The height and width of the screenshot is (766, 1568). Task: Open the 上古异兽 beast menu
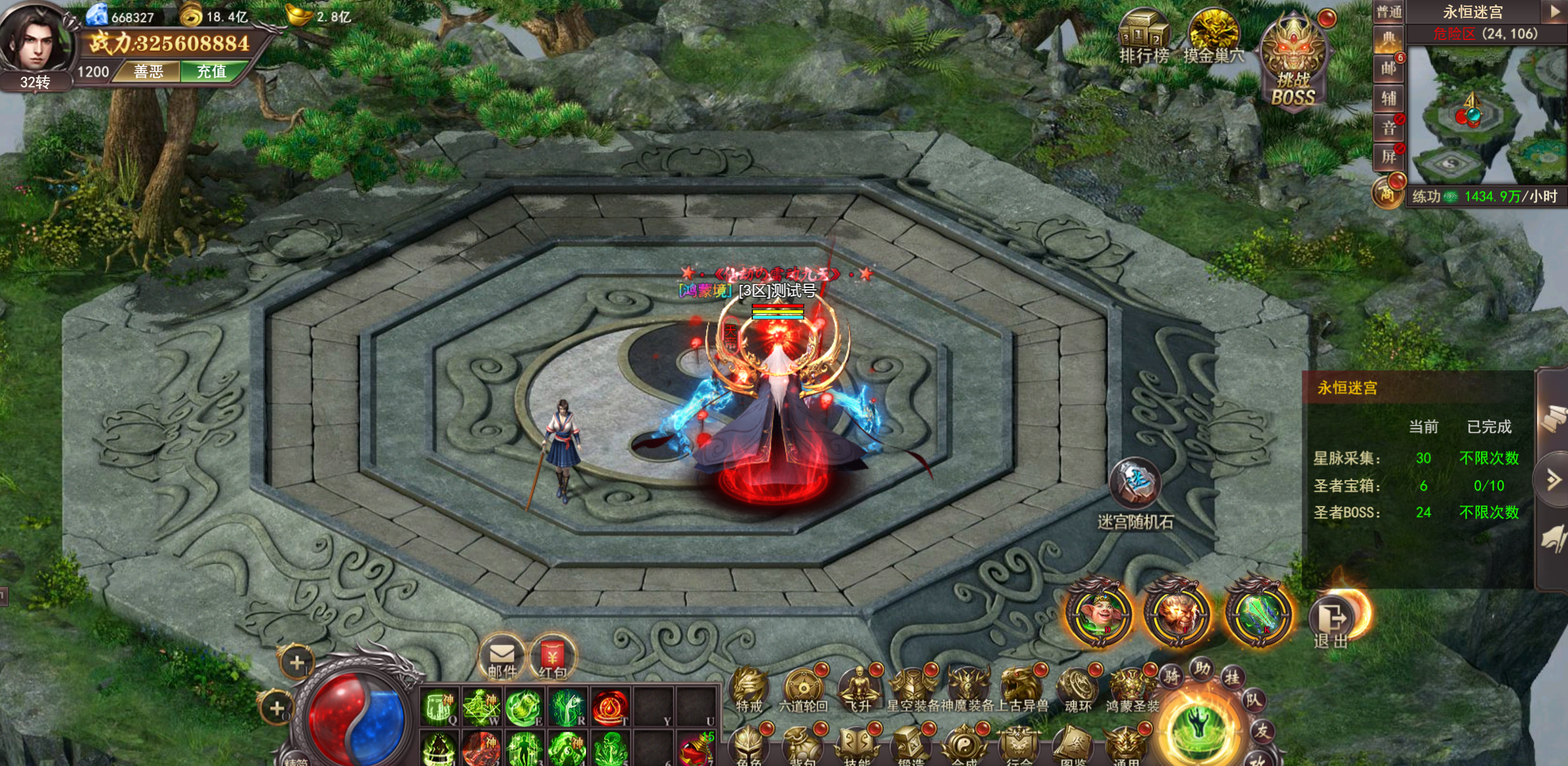tap(1022, 690)
